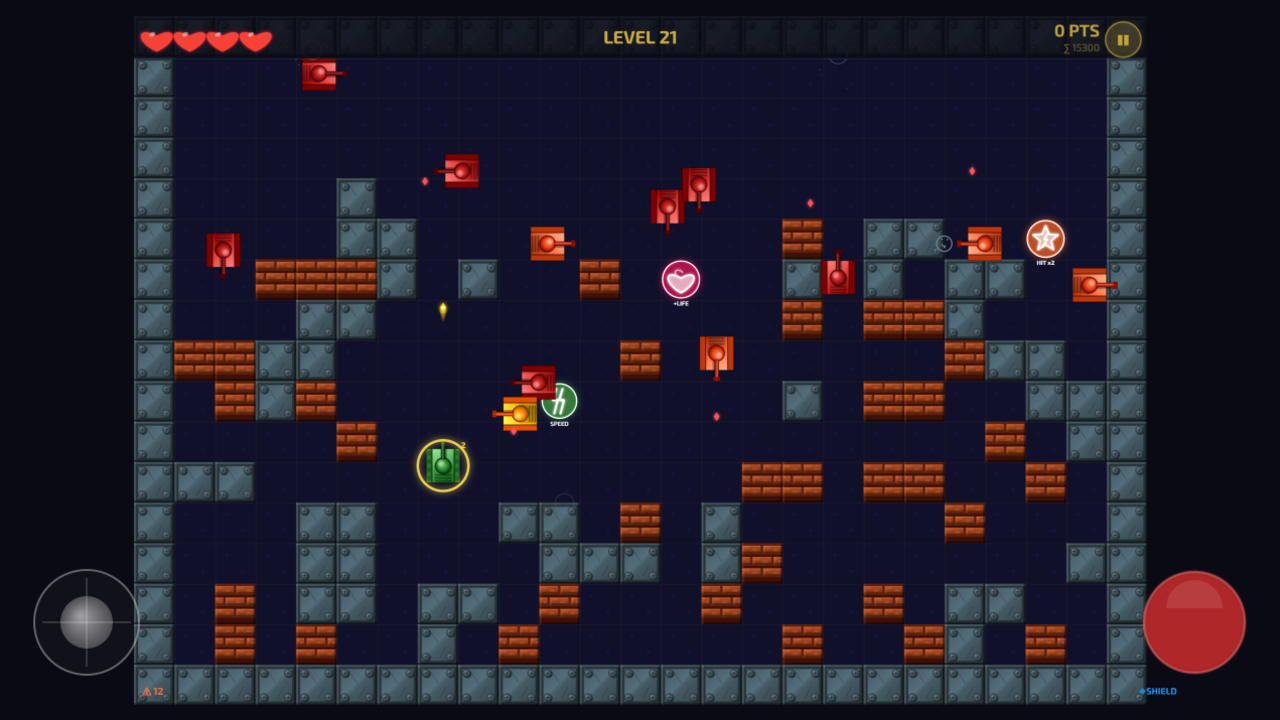
Task: Click the yellow gem near center left
Action: pyautogui.click(x=442, y=309)
